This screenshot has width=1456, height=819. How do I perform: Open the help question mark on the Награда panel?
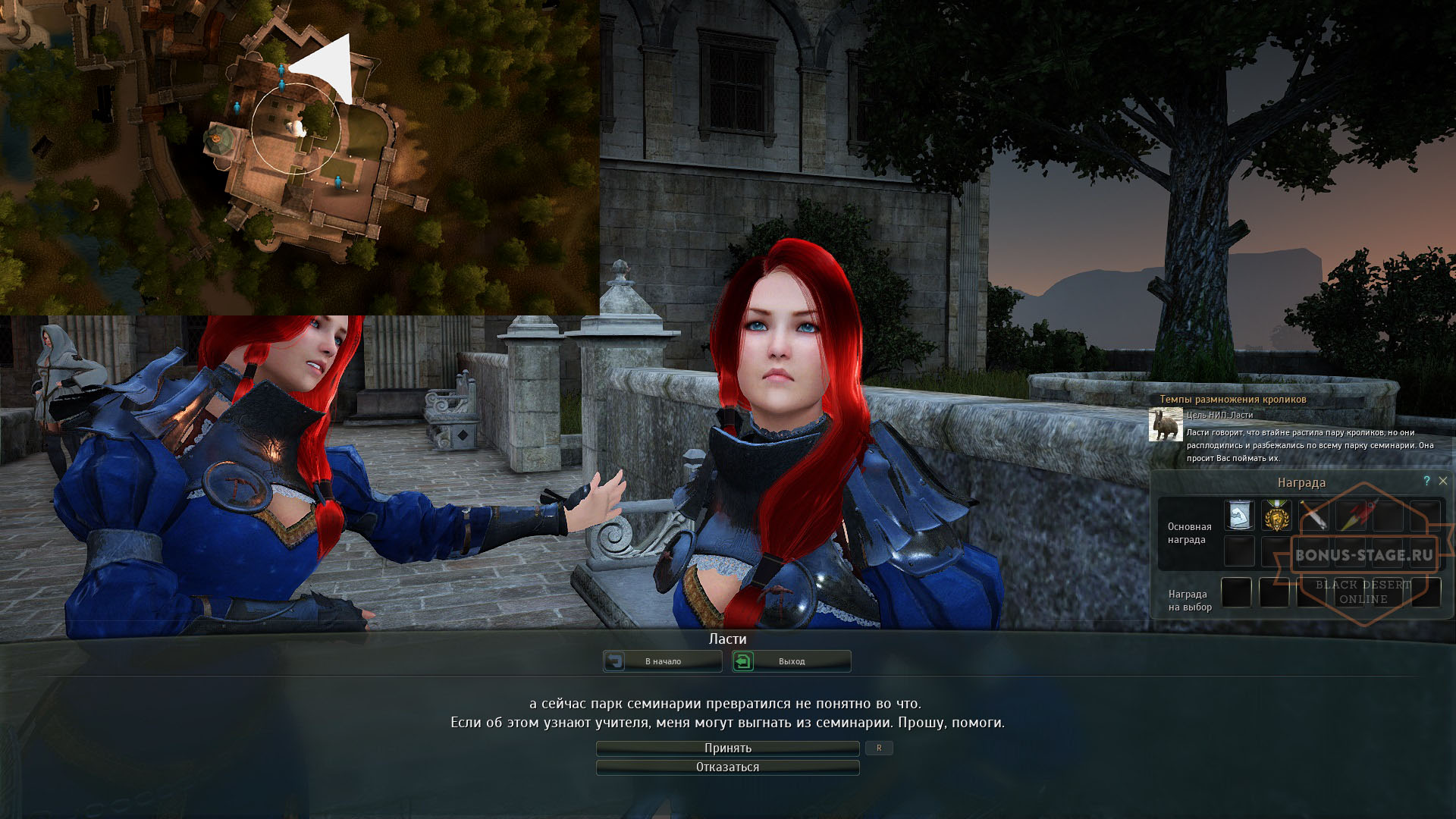[x=1426, y=481]
